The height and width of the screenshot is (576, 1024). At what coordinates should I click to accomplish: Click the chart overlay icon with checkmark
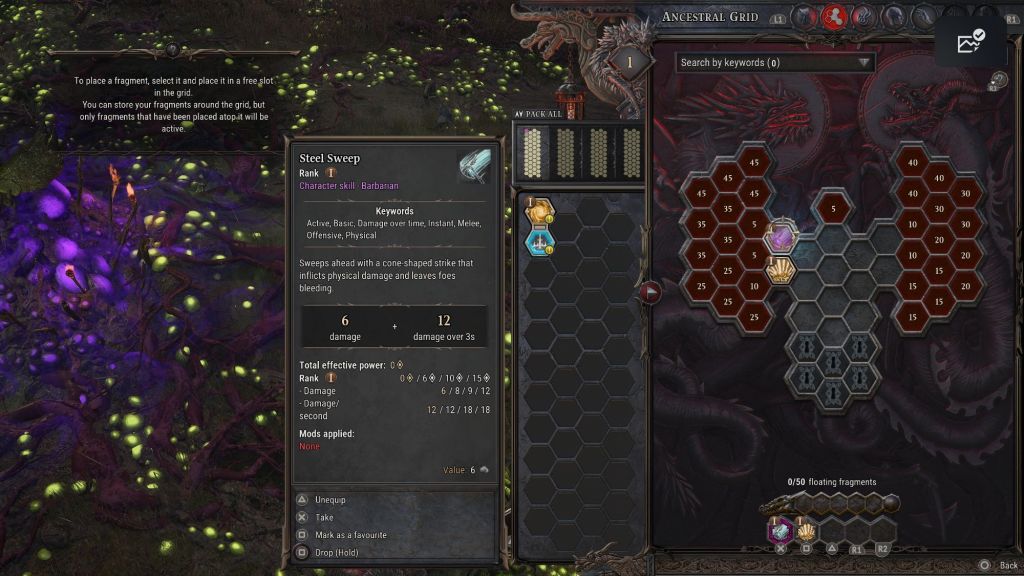click(970, 41)
